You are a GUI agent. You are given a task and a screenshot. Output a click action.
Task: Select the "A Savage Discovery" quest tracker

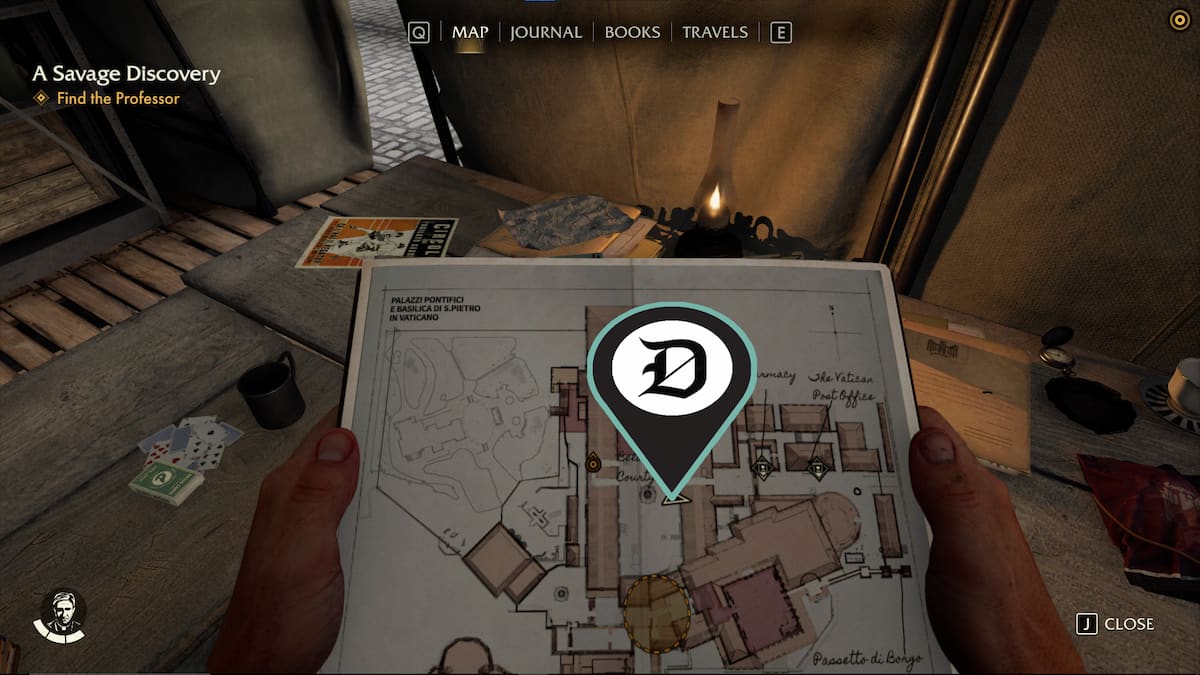(126, 74)
